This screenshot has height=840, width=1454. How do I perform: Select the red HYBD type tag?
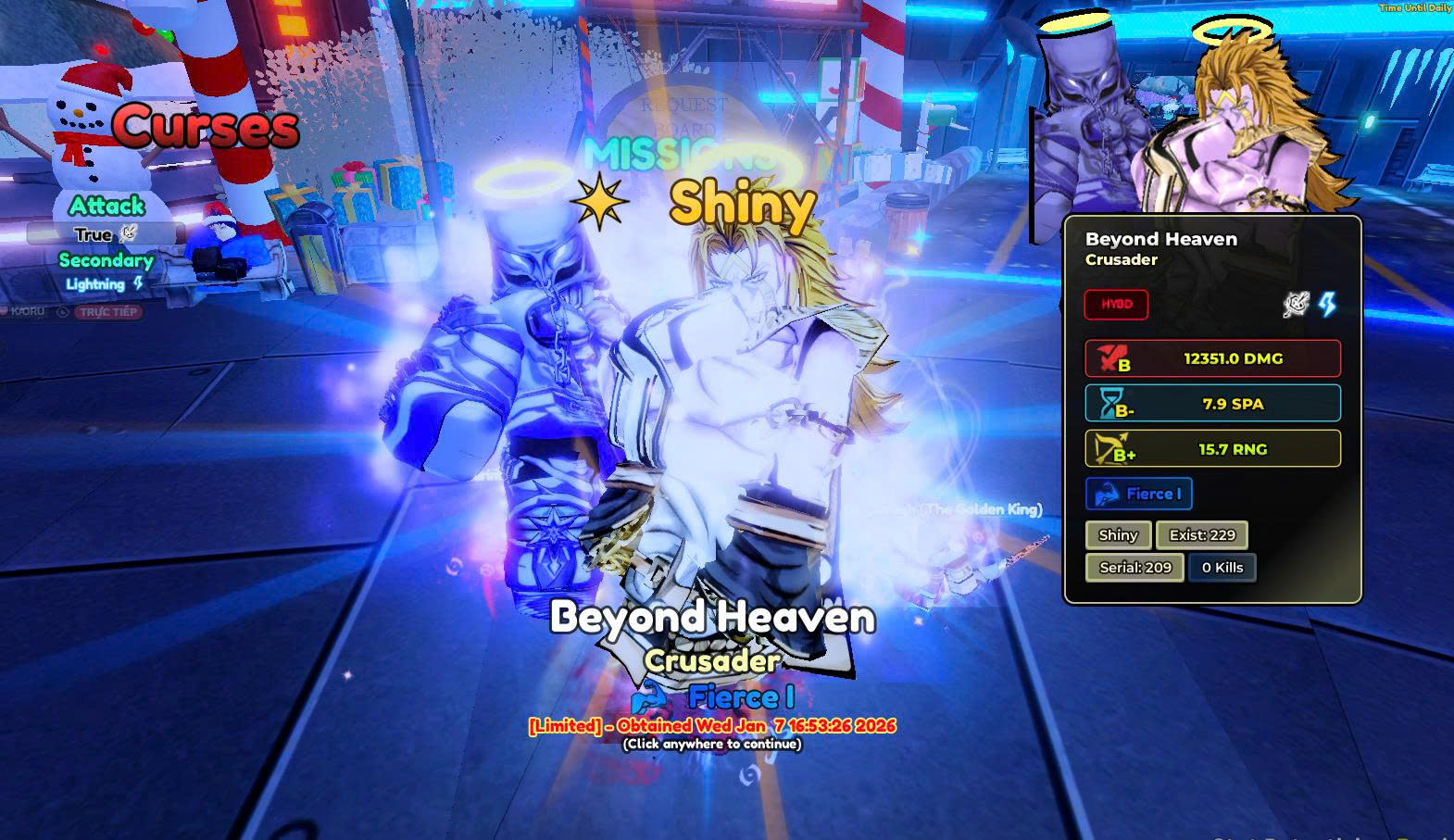pos(1116,305)
